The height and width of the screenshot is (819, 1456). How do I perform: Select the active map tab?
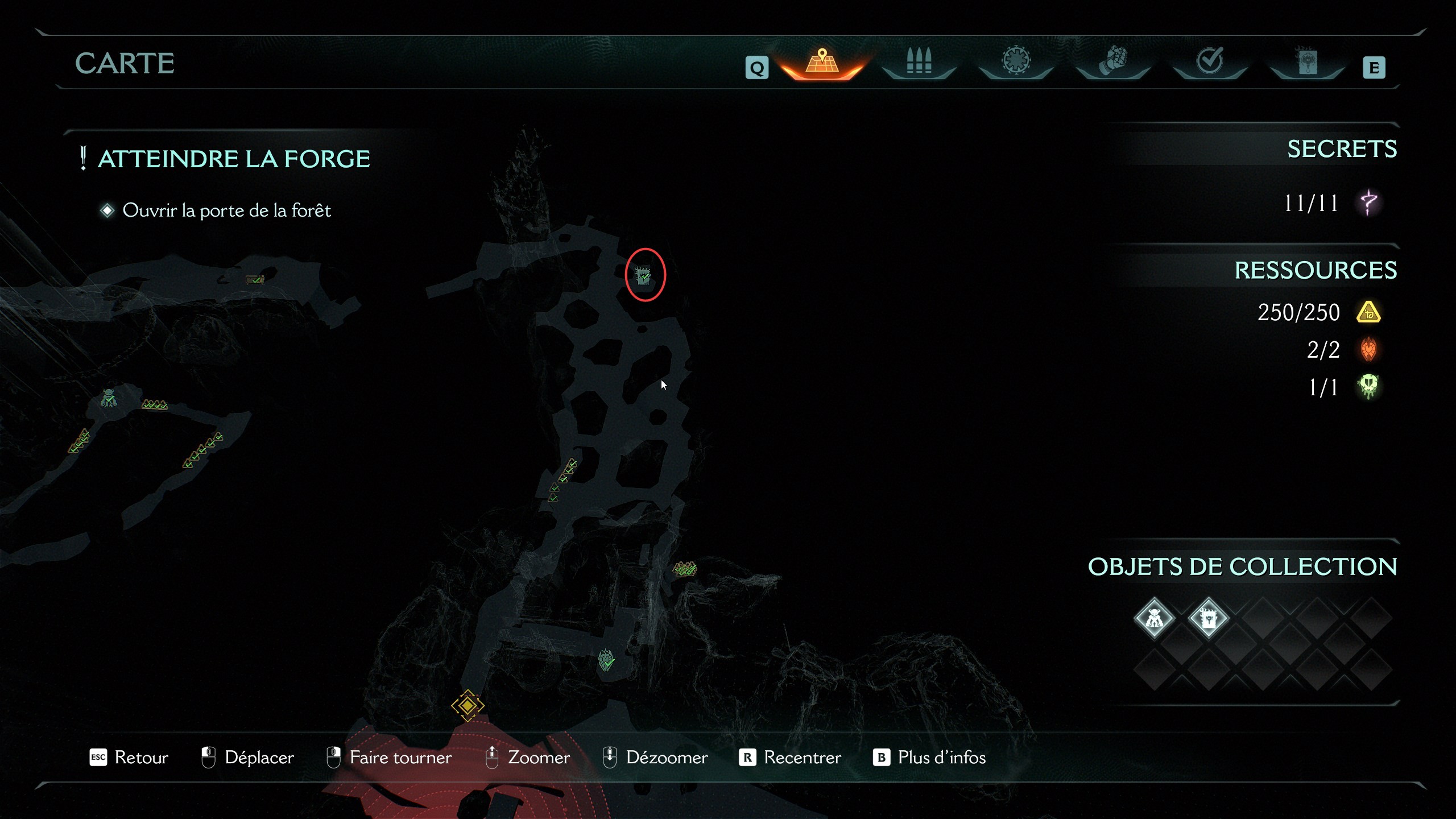coord(822,61)
